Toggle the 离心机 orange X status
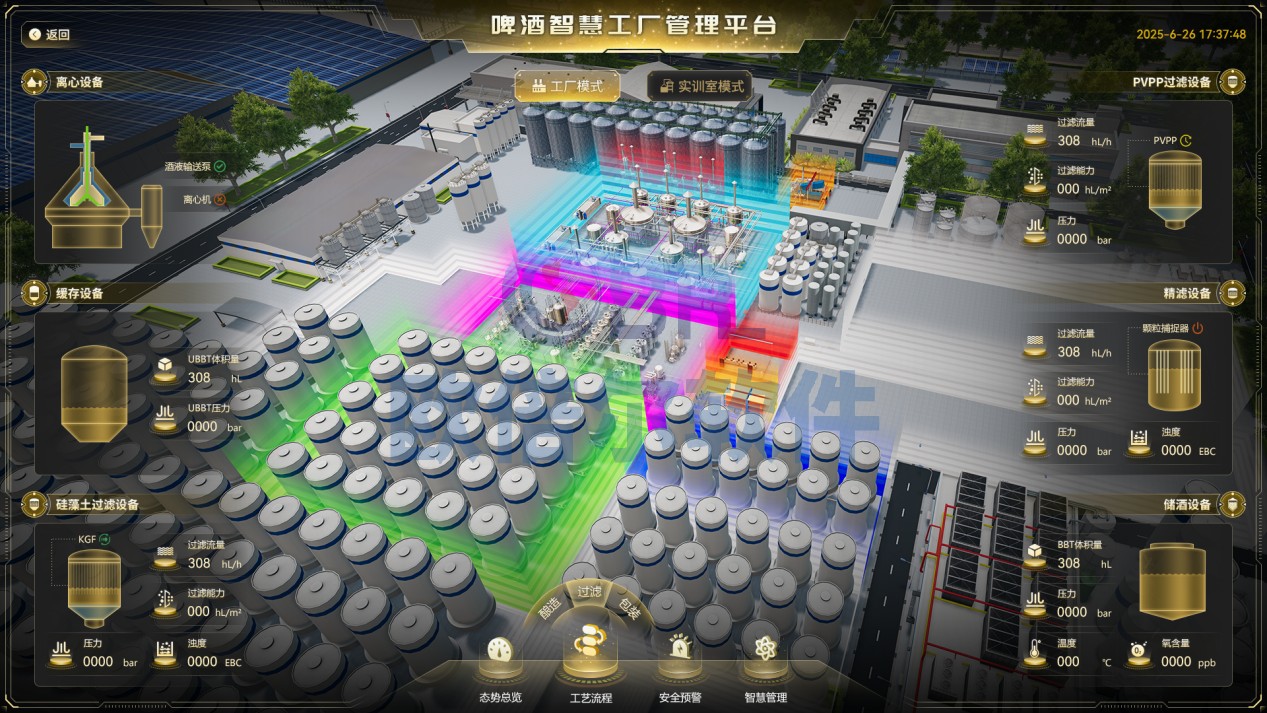1267x713 pixels. tap(220, 199)
